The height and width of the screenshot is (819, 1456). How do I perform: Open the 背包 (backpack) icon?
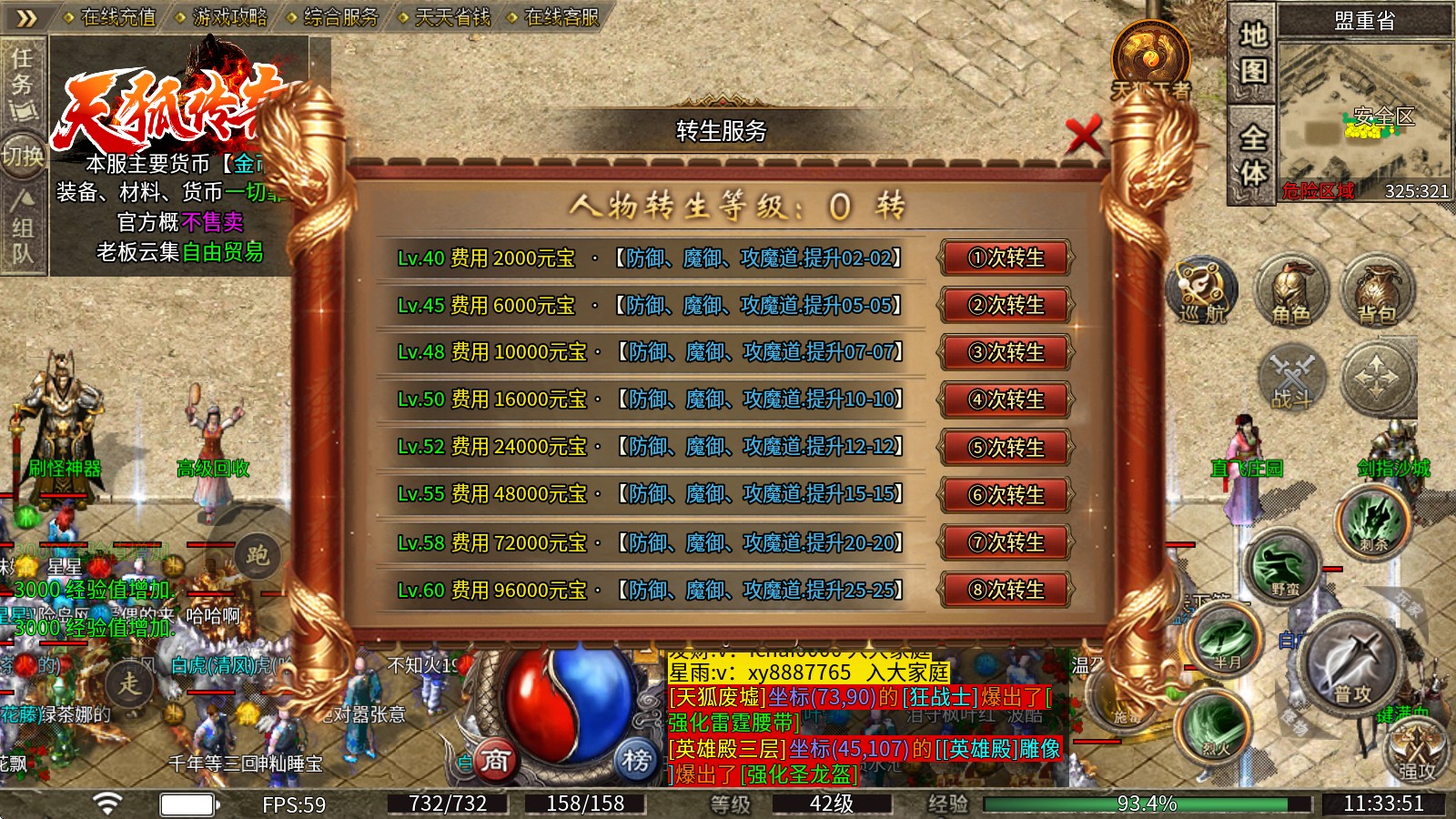[x=1377, y=291]
